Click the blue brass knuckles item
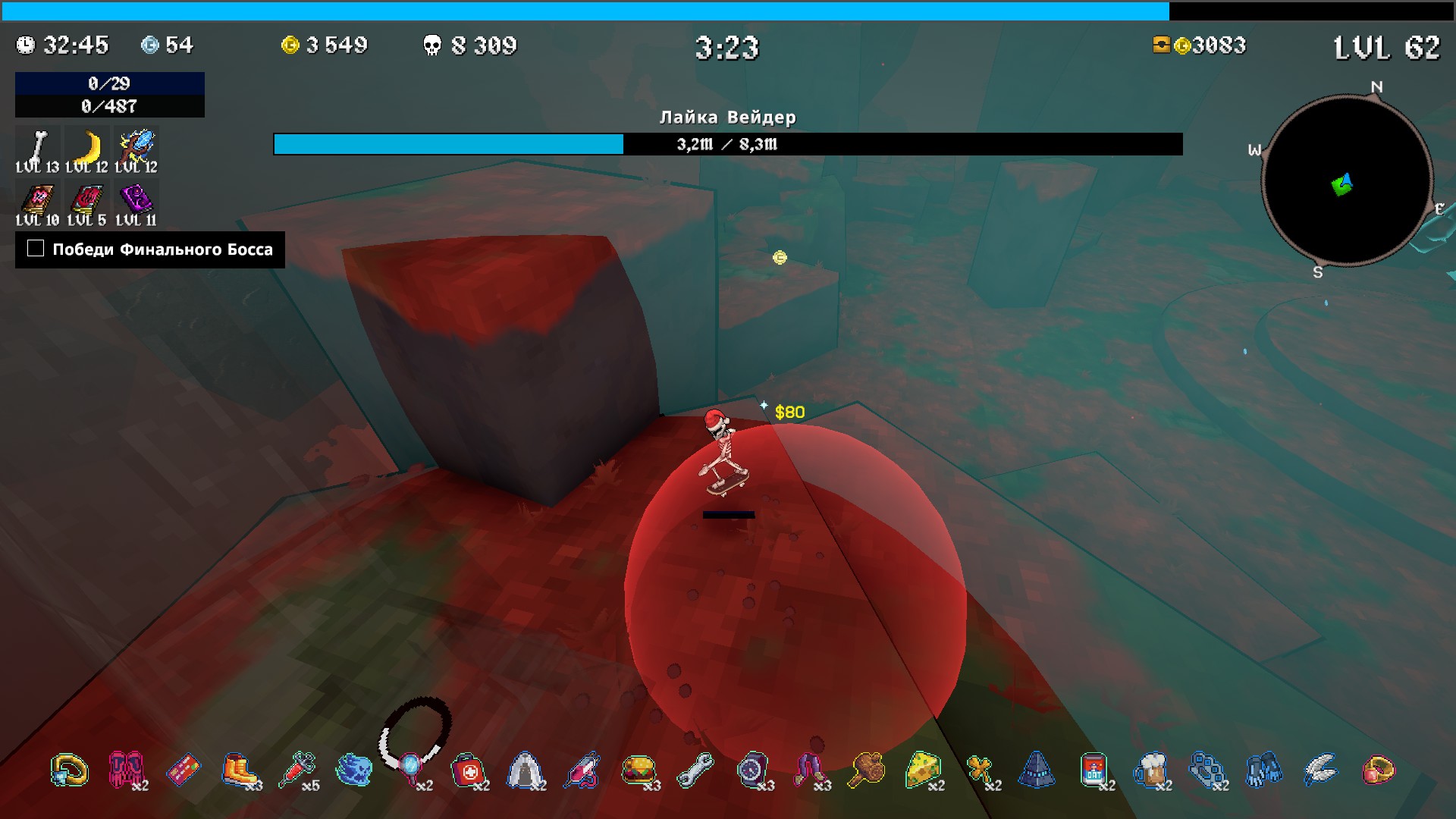 1207,770
